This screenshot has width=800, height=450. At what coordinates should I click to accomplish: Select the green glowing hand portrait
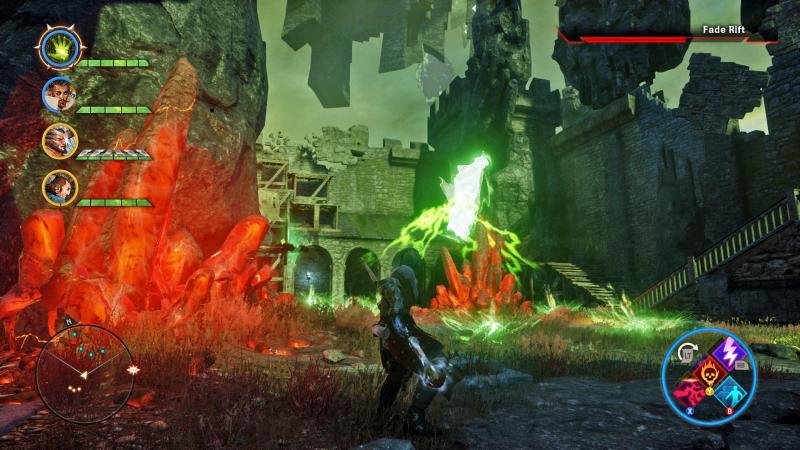[x=58, y=46]
